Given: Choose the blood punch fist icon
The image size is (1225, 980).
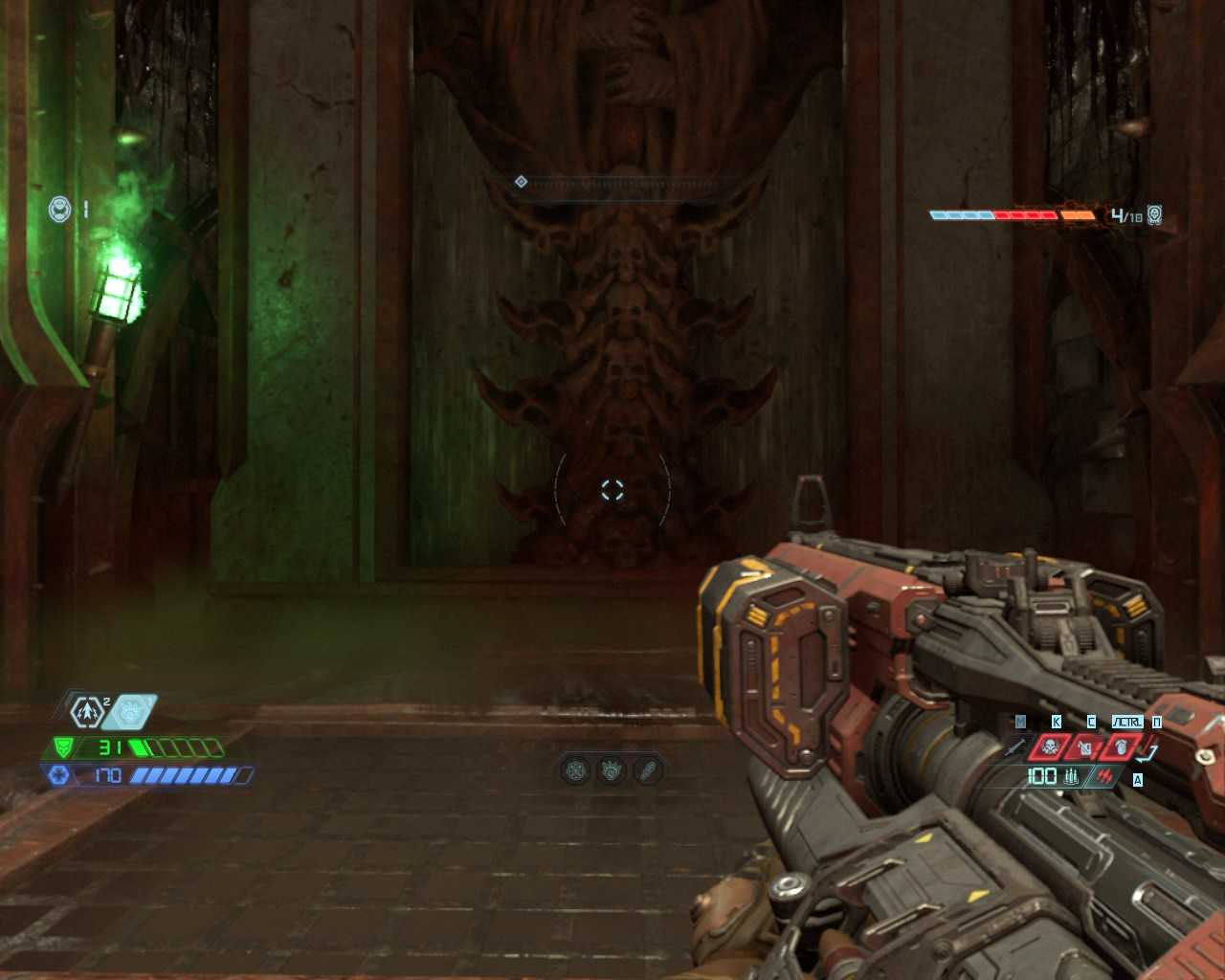Looking at the screenshot, I should coord(1121,746).
